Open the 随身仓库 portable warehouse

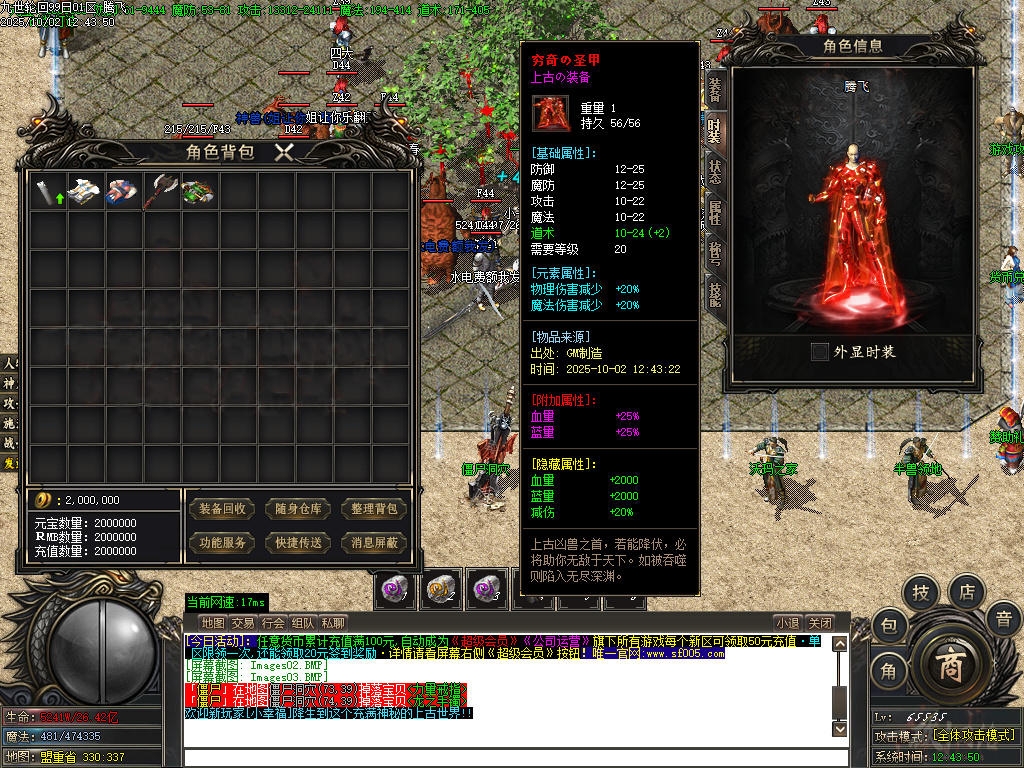[299, 509]
